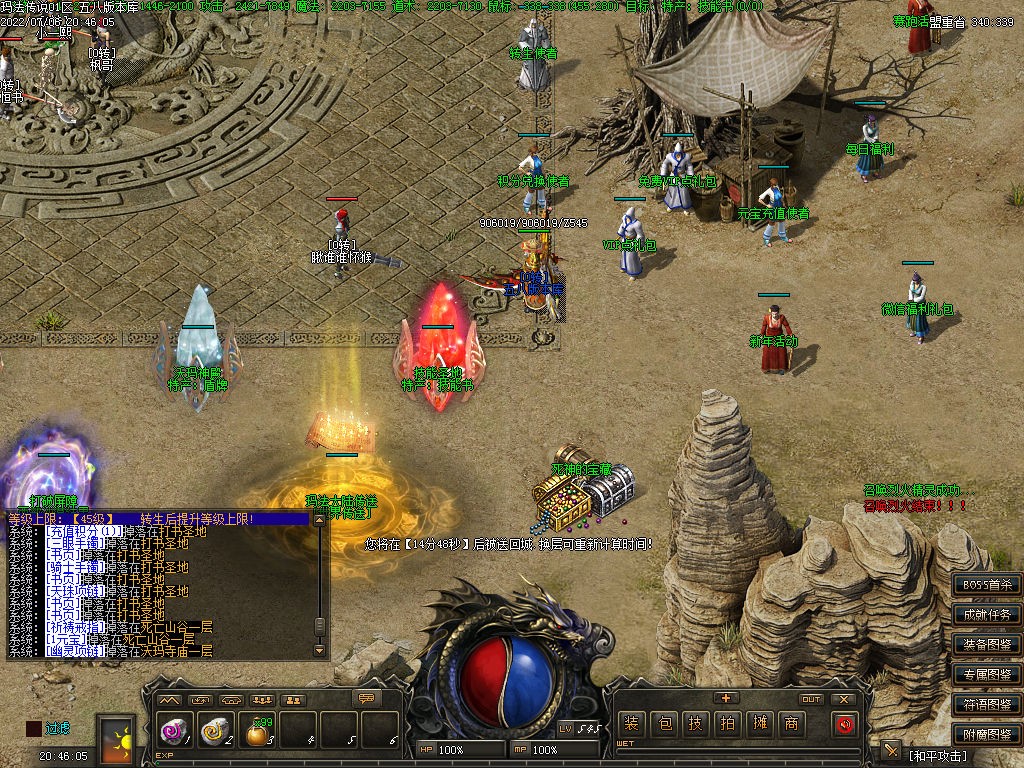Screen dimensions: 1024x768
Task: Open the skills panel with 技 button
Action: click(x=695, y=723)
